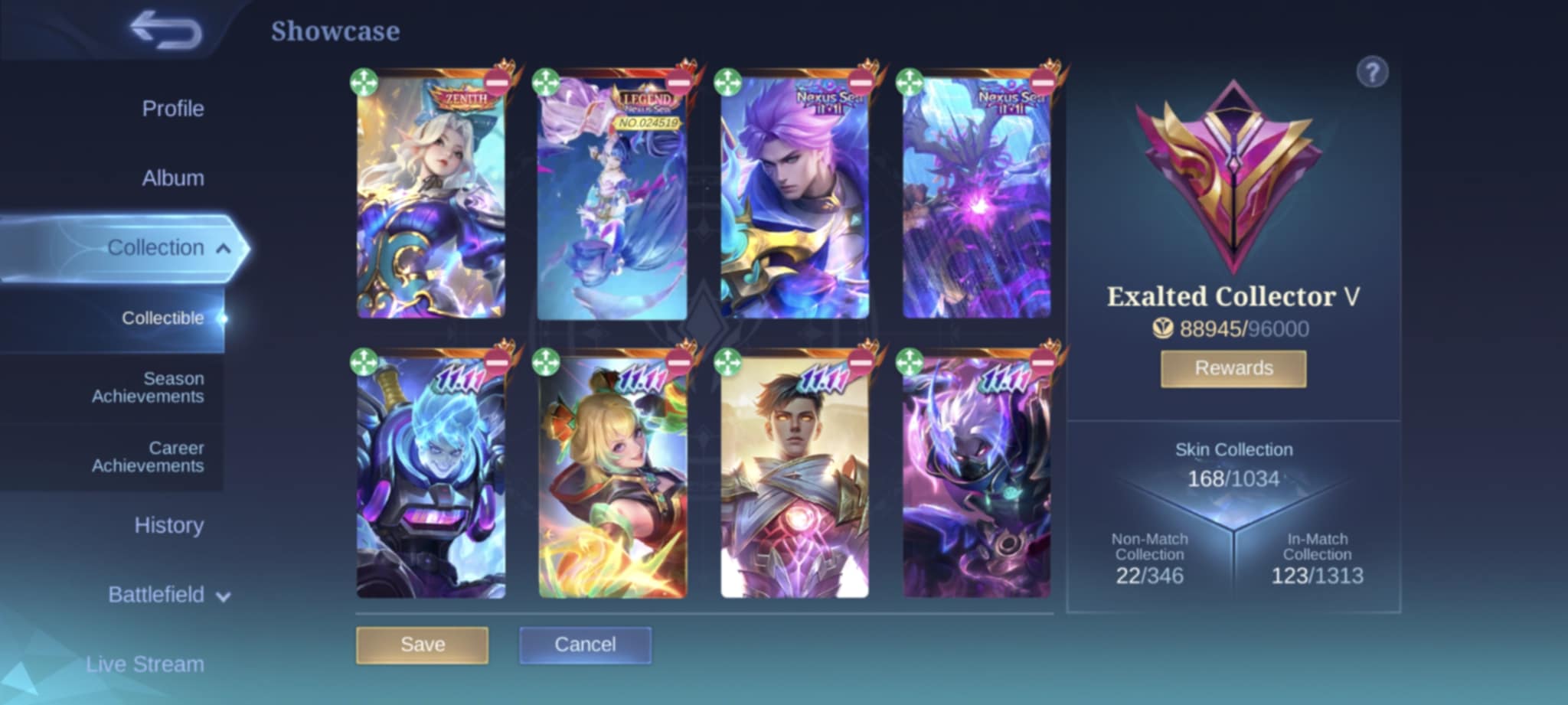Image resolution: width=1568 pixels, height=705 pixels.
Task: Save the showcase arrangement
Action: 422,645
